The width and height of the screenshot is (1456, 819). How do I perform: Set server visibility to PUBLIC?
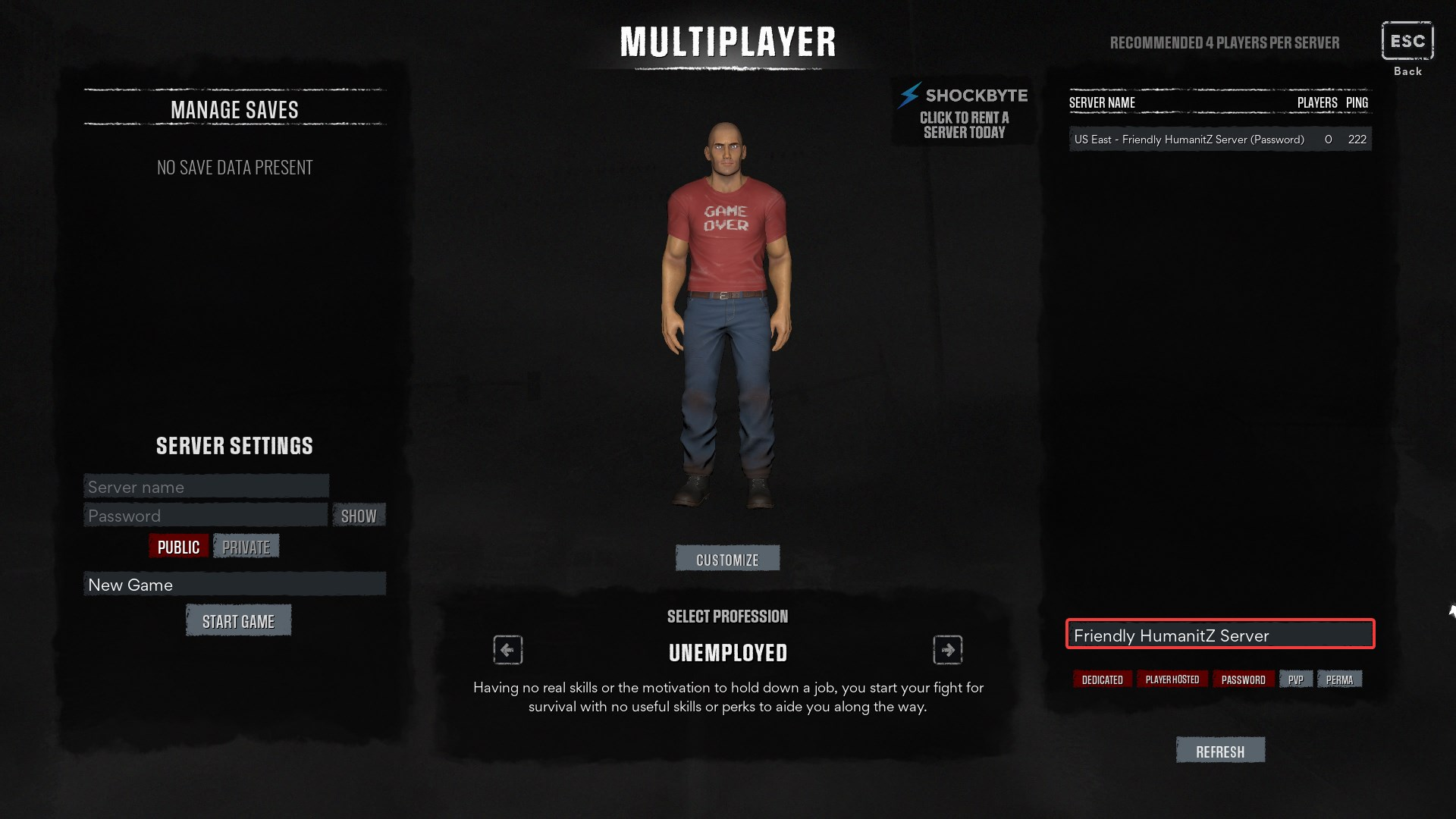click(x=178, y=545)
